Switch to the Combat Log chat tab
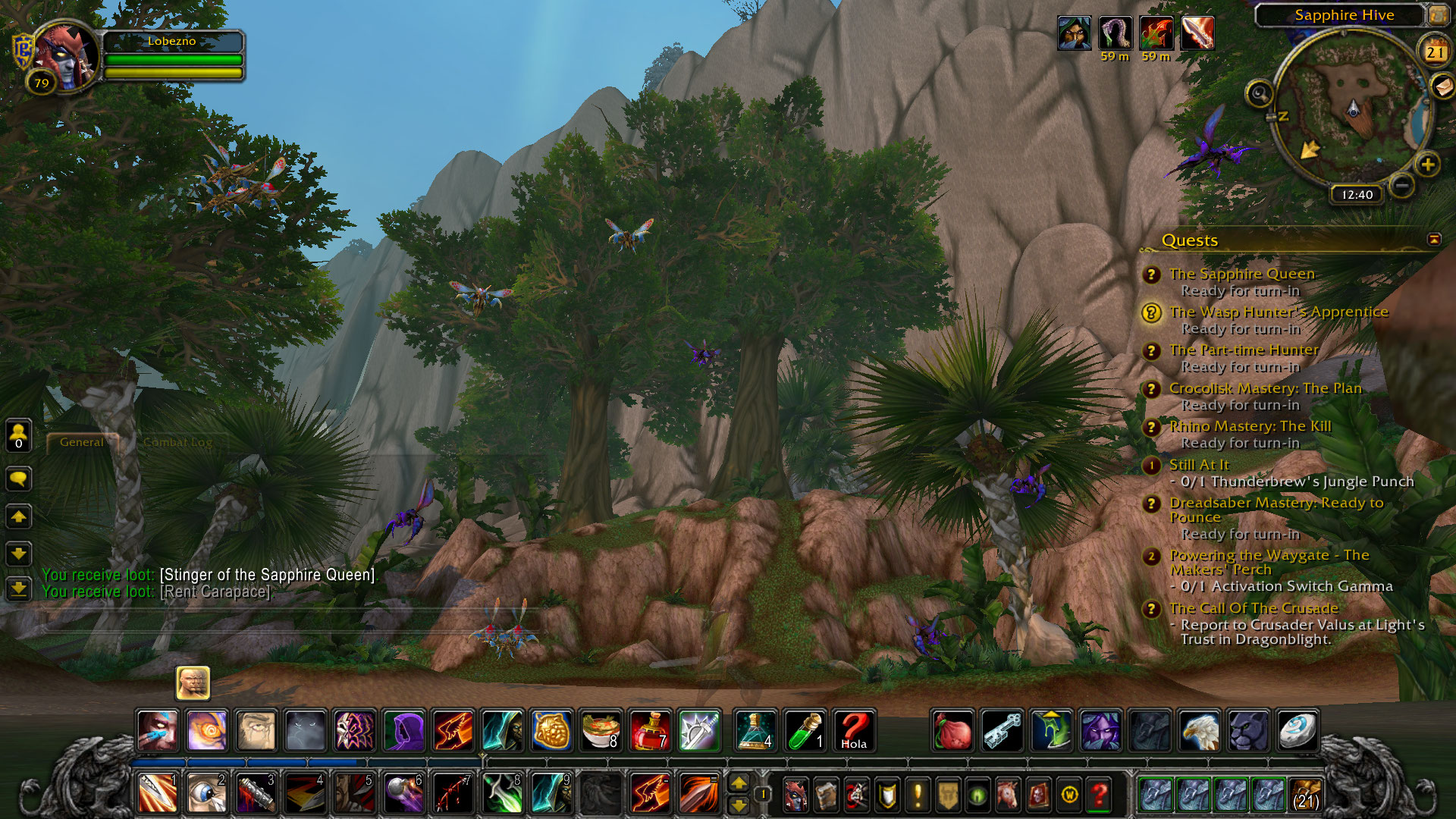1456x819 pixels. pyautogui.click(x=177, y=442)
